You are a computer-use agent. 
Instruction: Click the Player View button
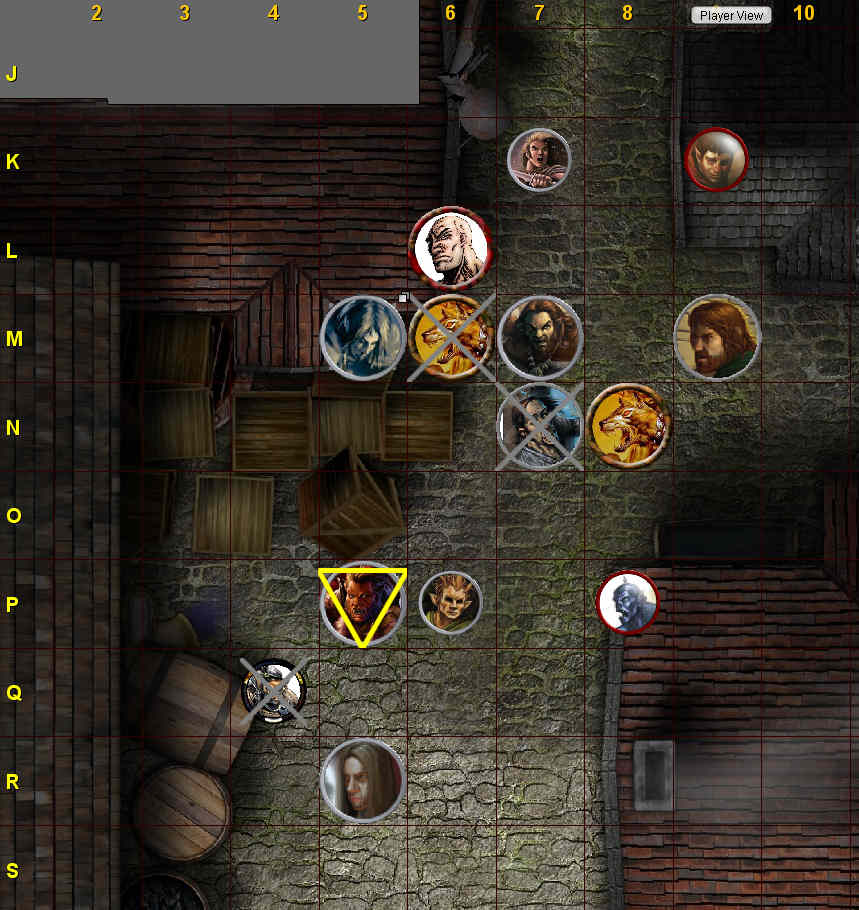point(731,15)
